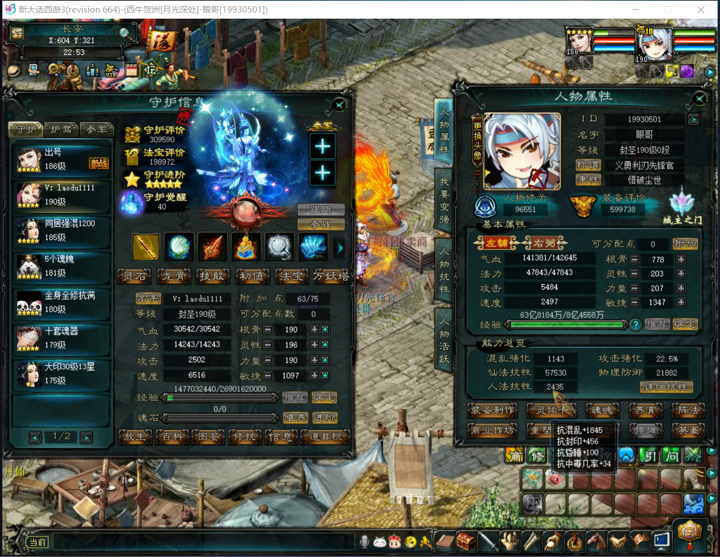Open the guardian 技能 skills button
This screenshot has height=557, width=720.
(211, 275)
